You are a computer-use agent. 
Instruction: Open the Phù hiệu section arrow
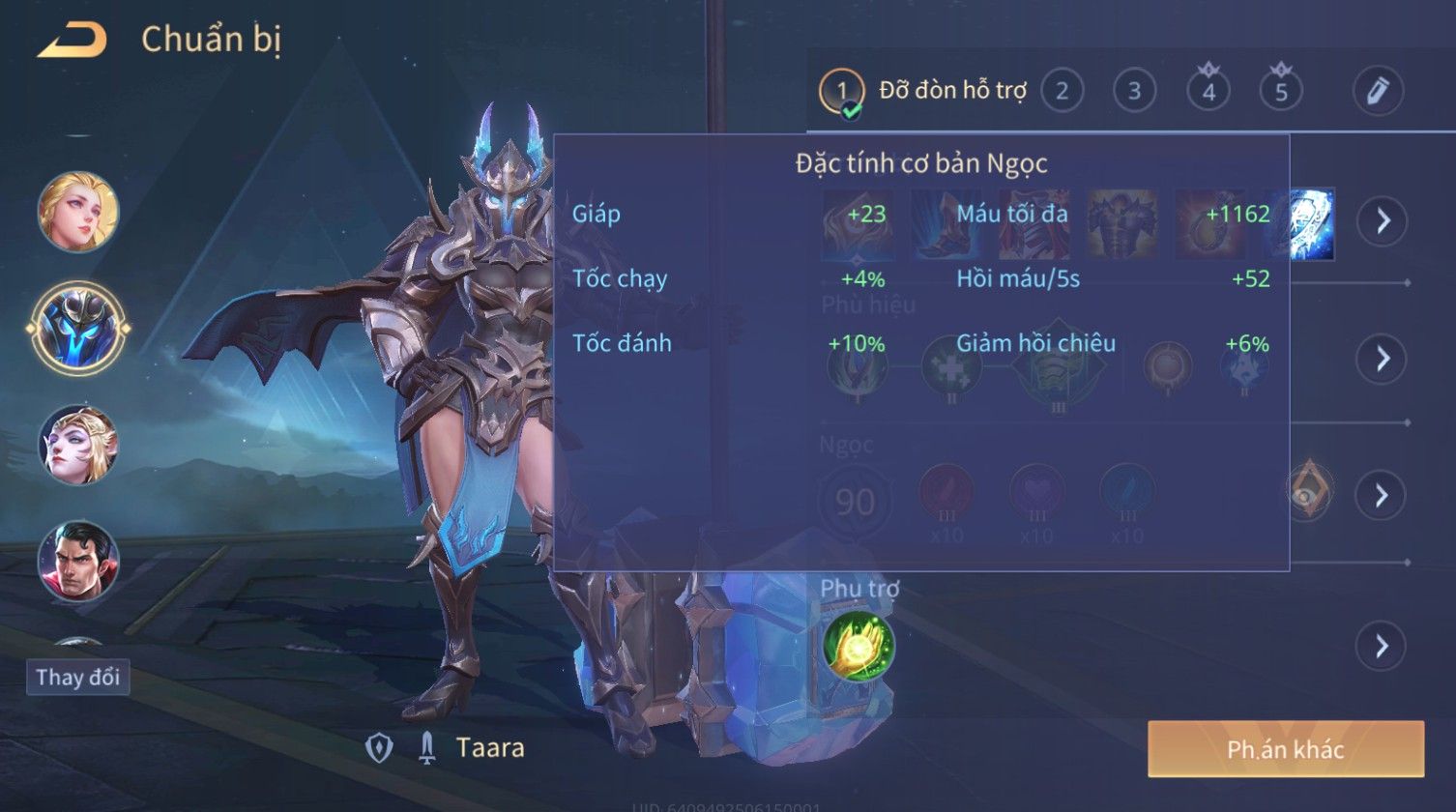(x=1382, y=359)
